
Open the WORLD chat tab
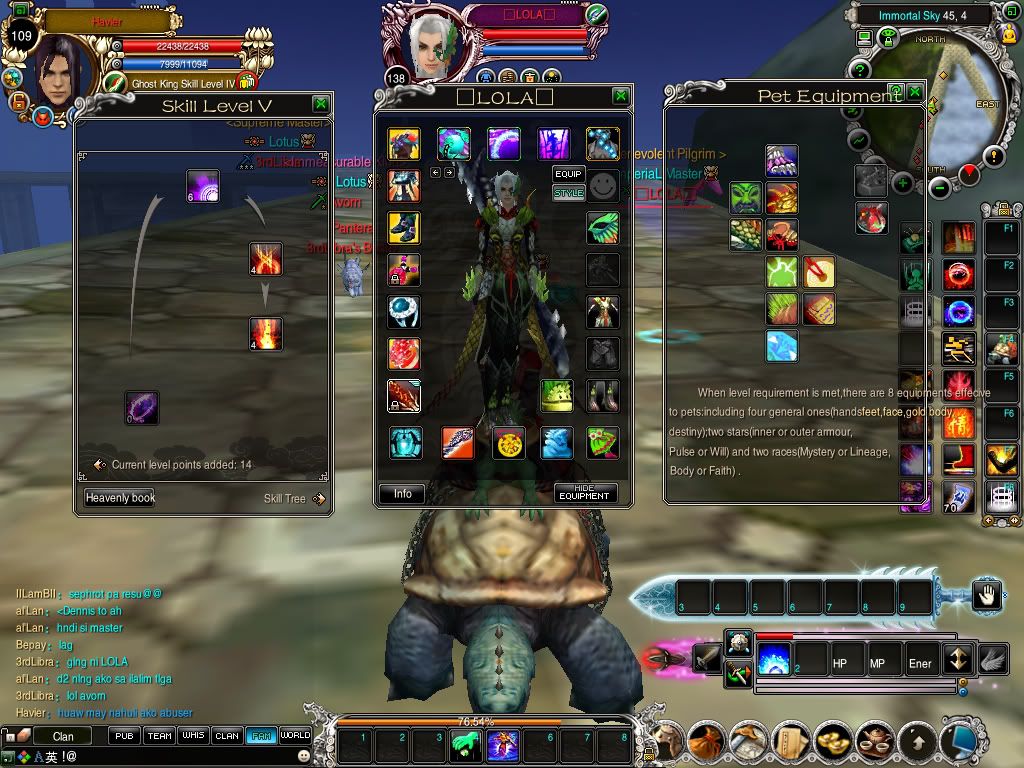pos(295,736)
